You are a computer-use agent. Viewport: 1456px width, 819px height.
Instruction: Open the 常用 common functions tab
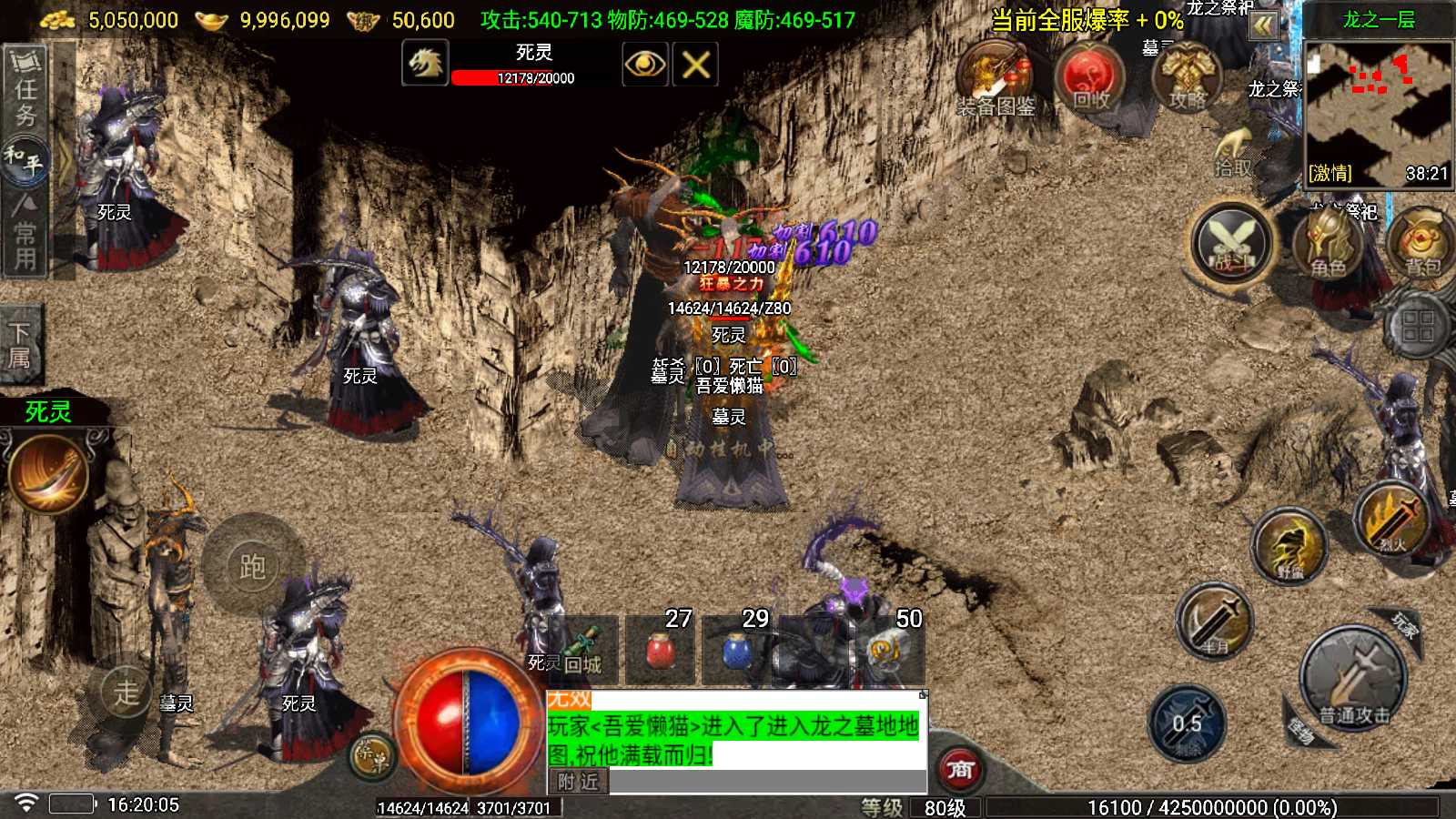pos(25,235)
